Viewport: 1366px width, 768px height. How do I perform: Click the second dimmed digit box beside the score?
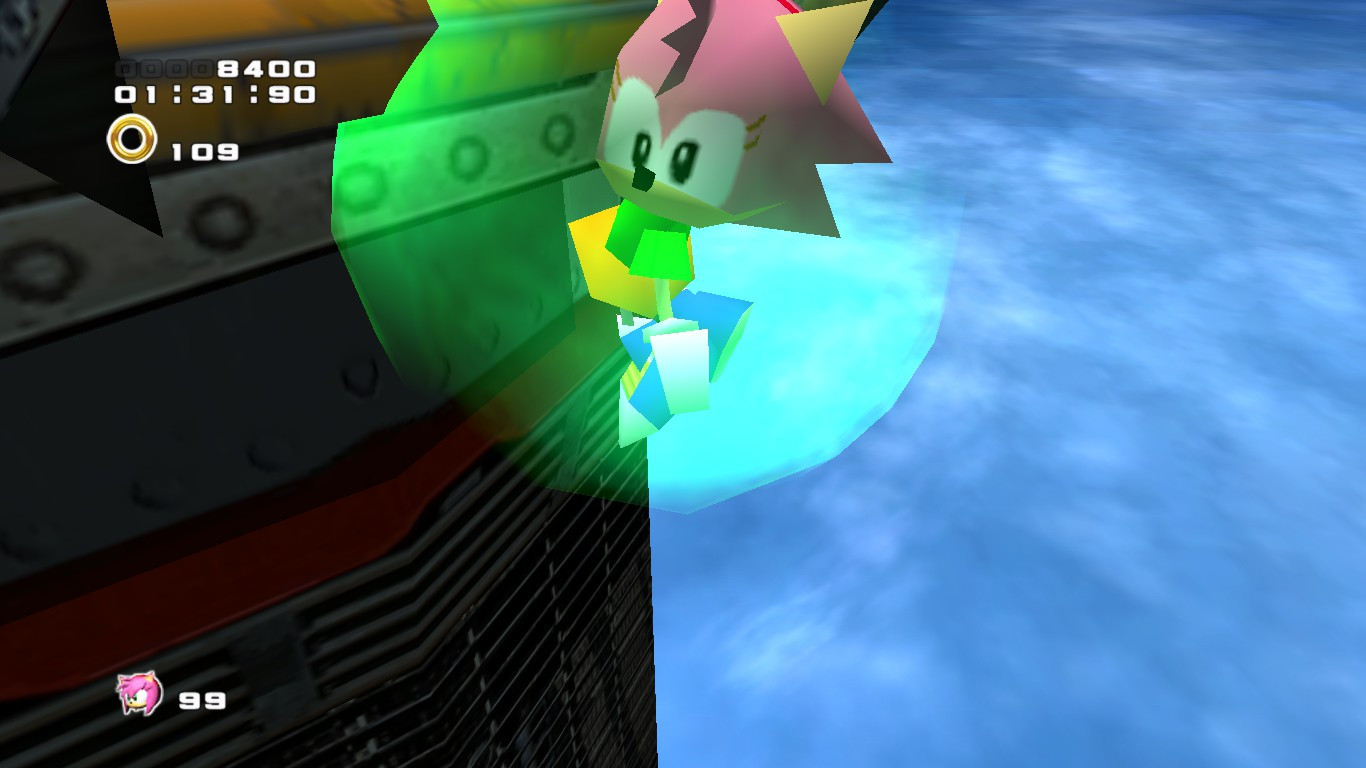[x=152, y=67]
